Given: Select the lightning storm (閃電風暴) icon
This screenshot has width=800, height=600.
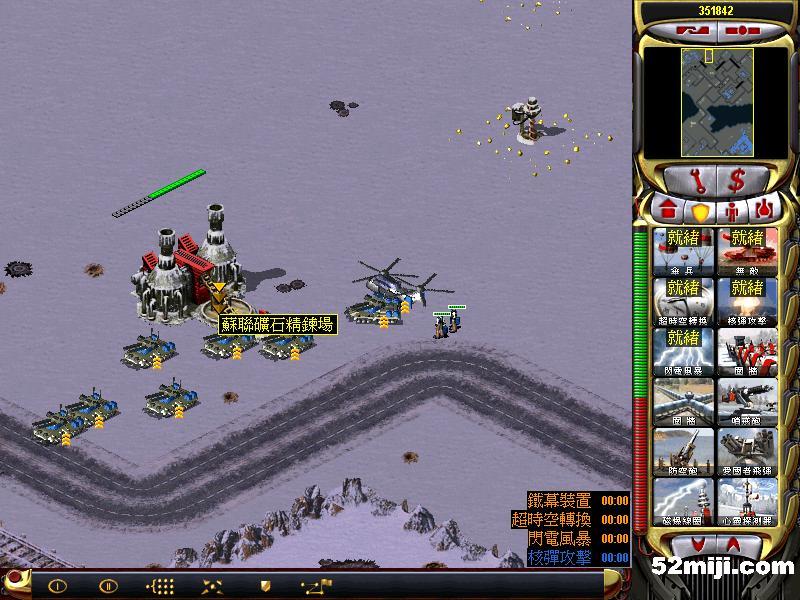Looking at the screenshot, I should pyautogui.click(x=682, y=351).
